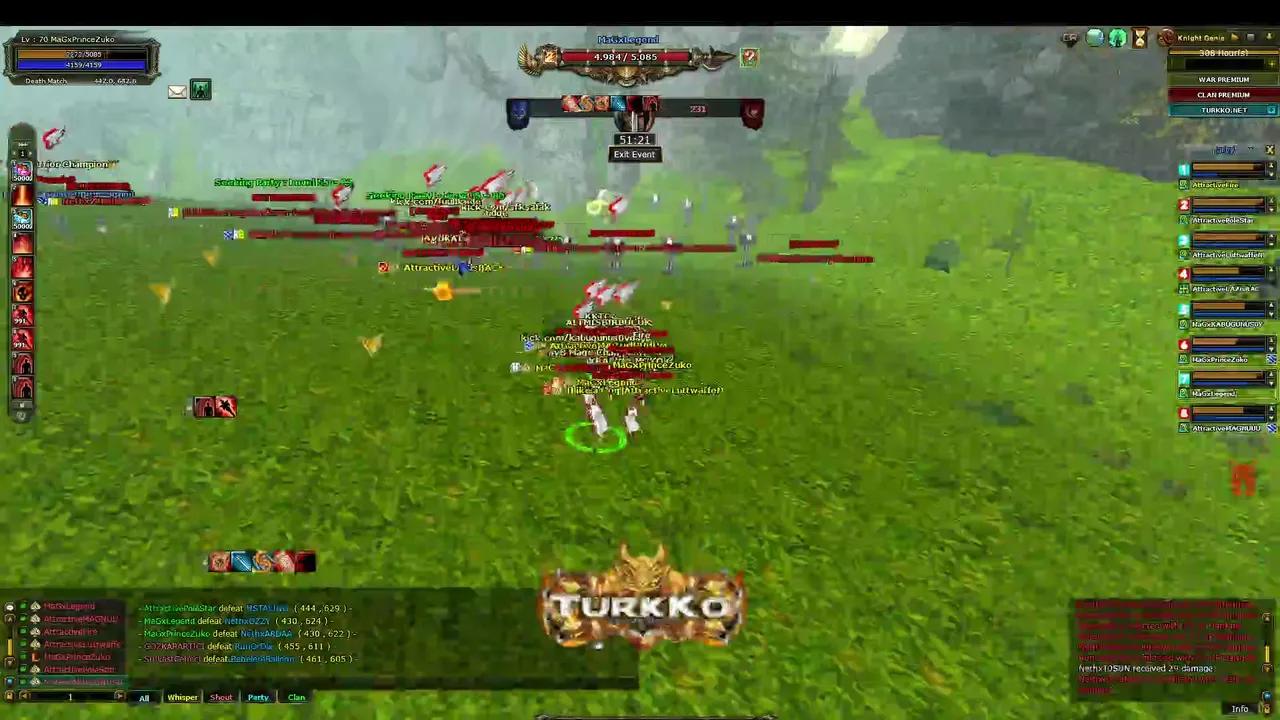Open the Knight Genie helper icon
1280x720 pixels.
(x=1167, y=37)
